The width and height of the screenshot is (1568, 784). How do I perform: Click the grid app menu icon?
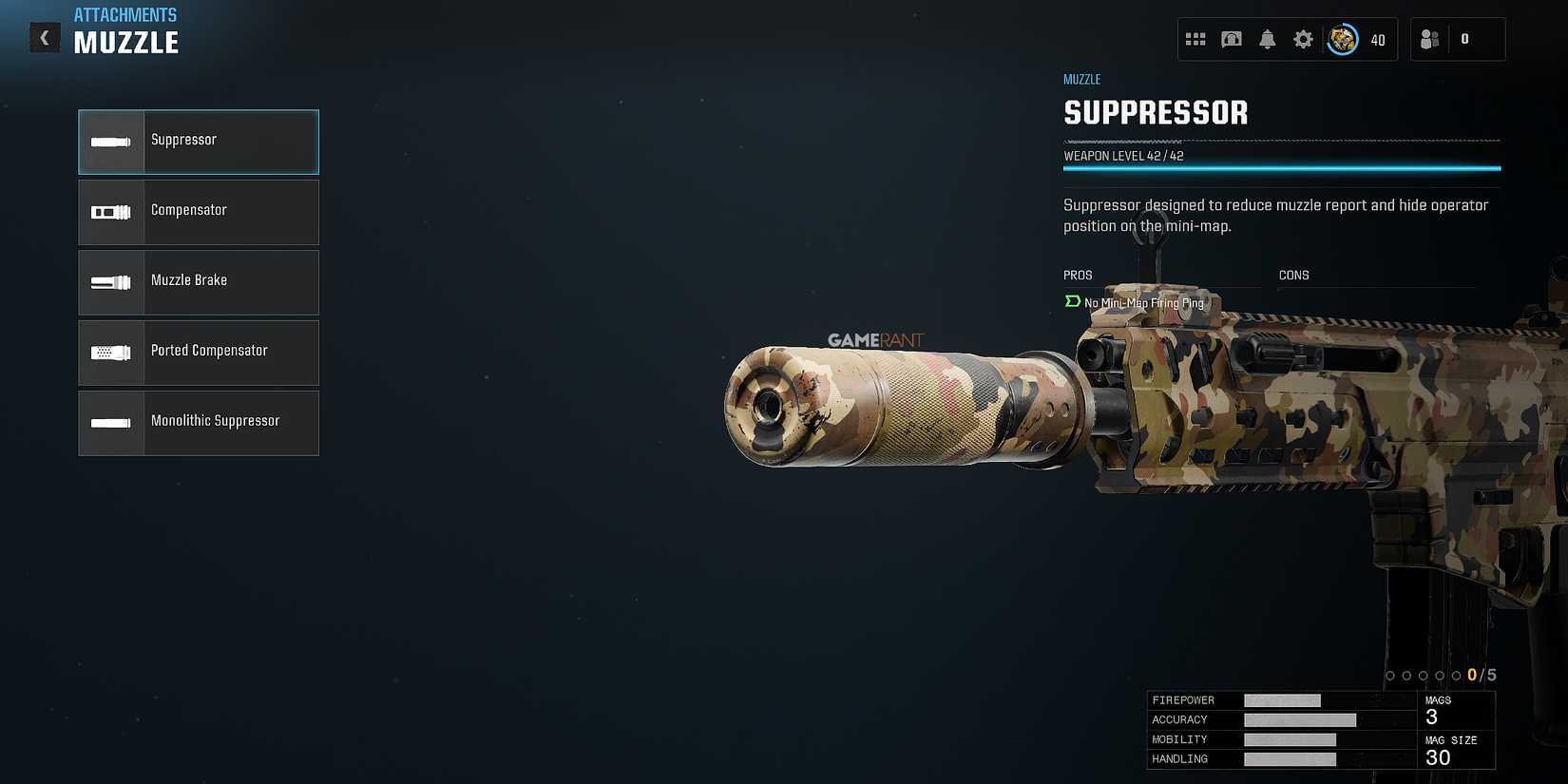(1196, 39)
